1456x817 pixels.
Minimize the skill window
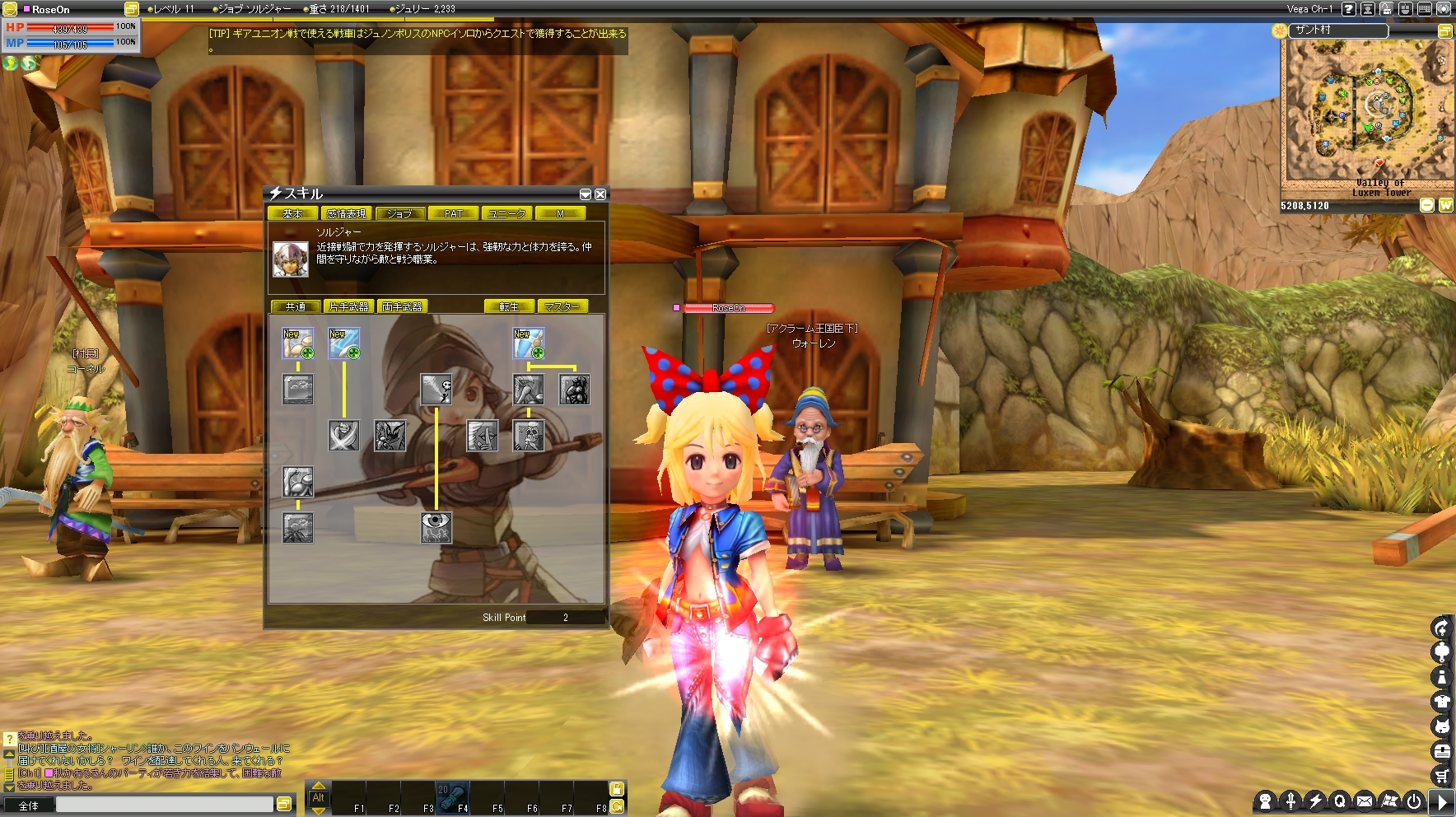point(586,194)
